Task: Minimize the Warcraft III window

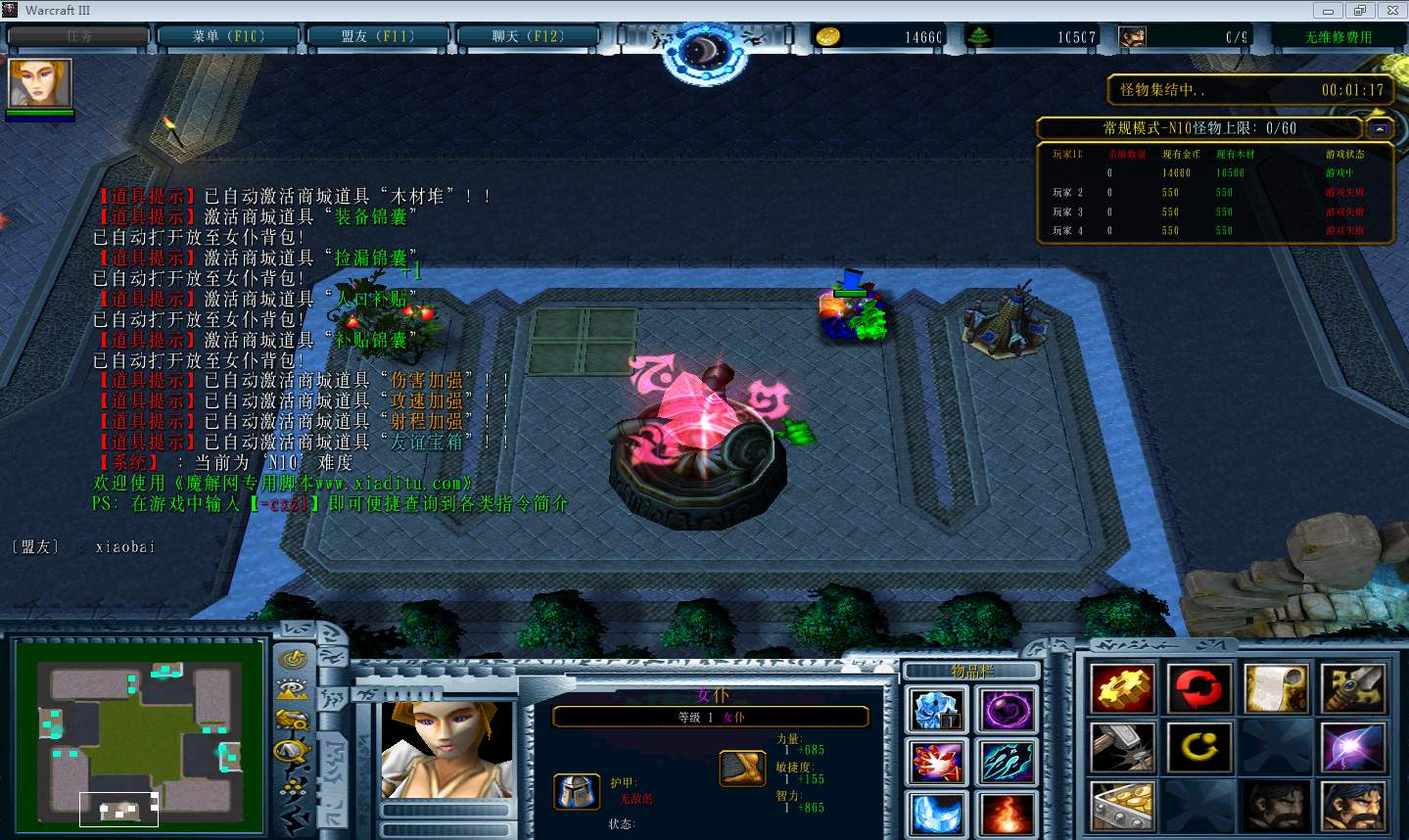Action: [1328, 11]
